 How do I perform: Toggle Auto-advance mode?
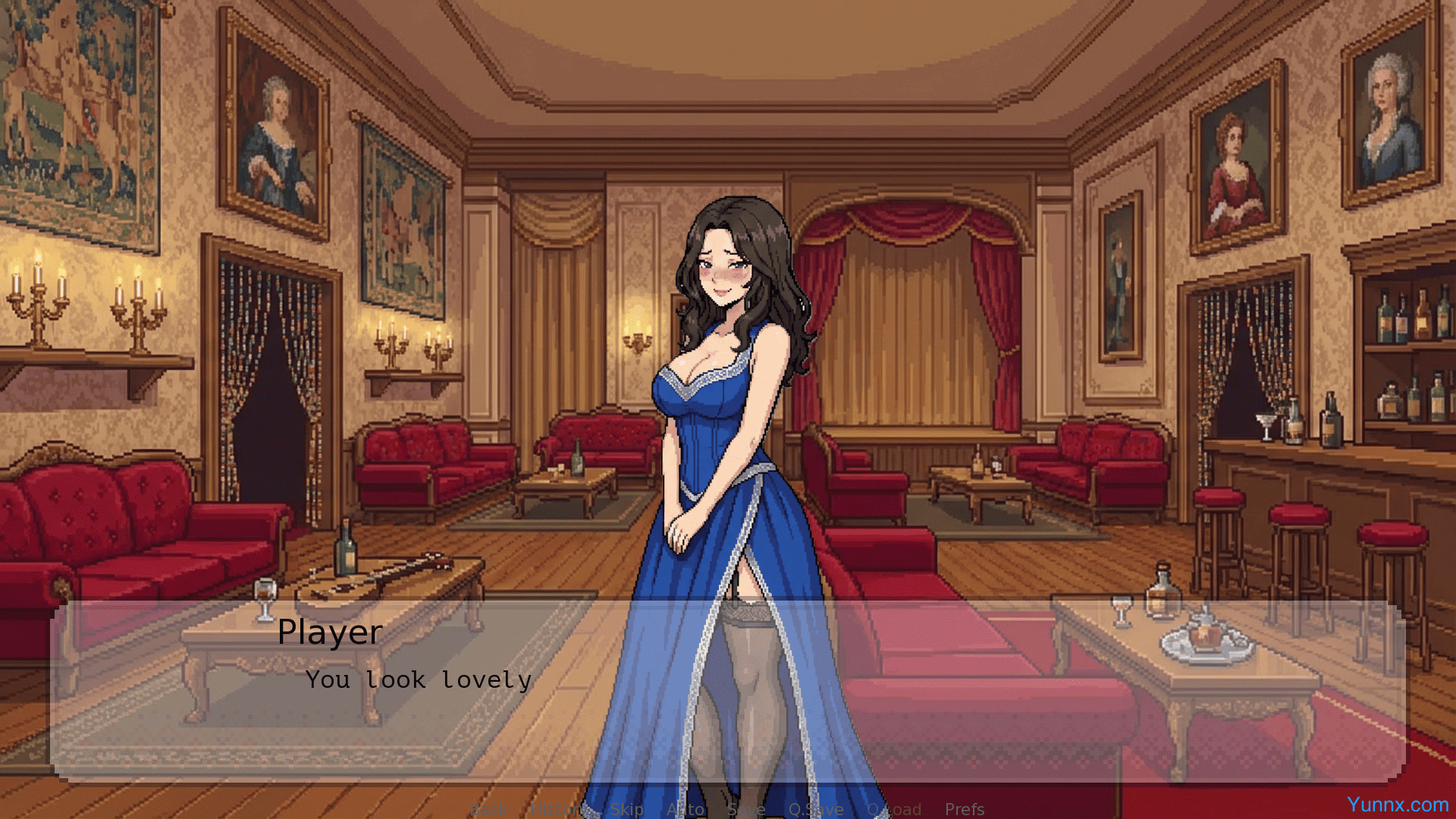(686, 809)
